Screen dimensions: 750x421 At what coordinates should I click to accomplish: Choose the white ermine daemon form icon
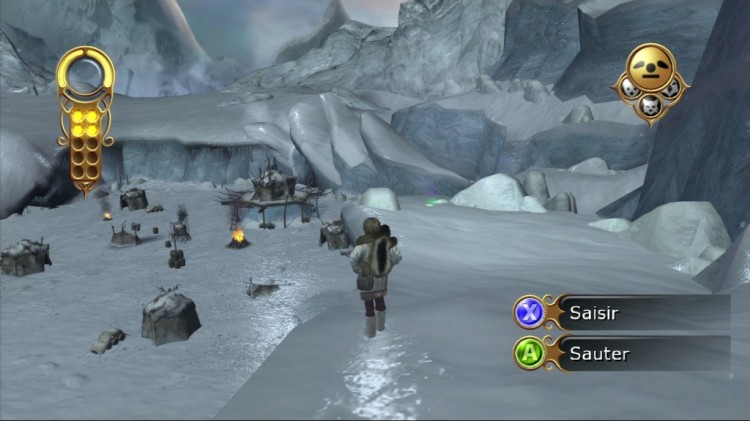(x=630, y=88)
